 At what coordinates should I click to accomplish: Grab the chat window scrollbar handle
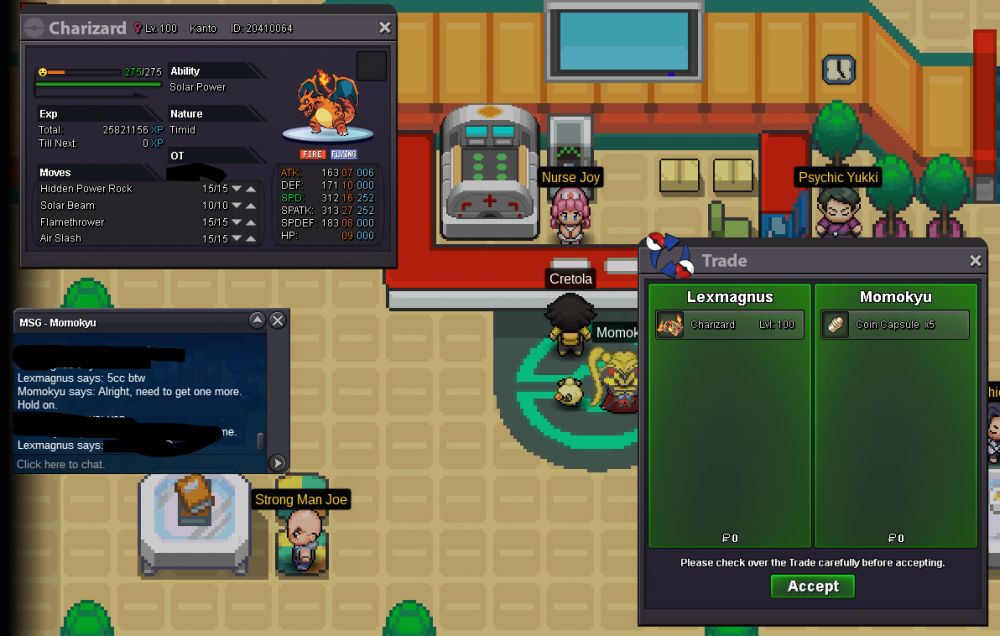coord(261,441)
